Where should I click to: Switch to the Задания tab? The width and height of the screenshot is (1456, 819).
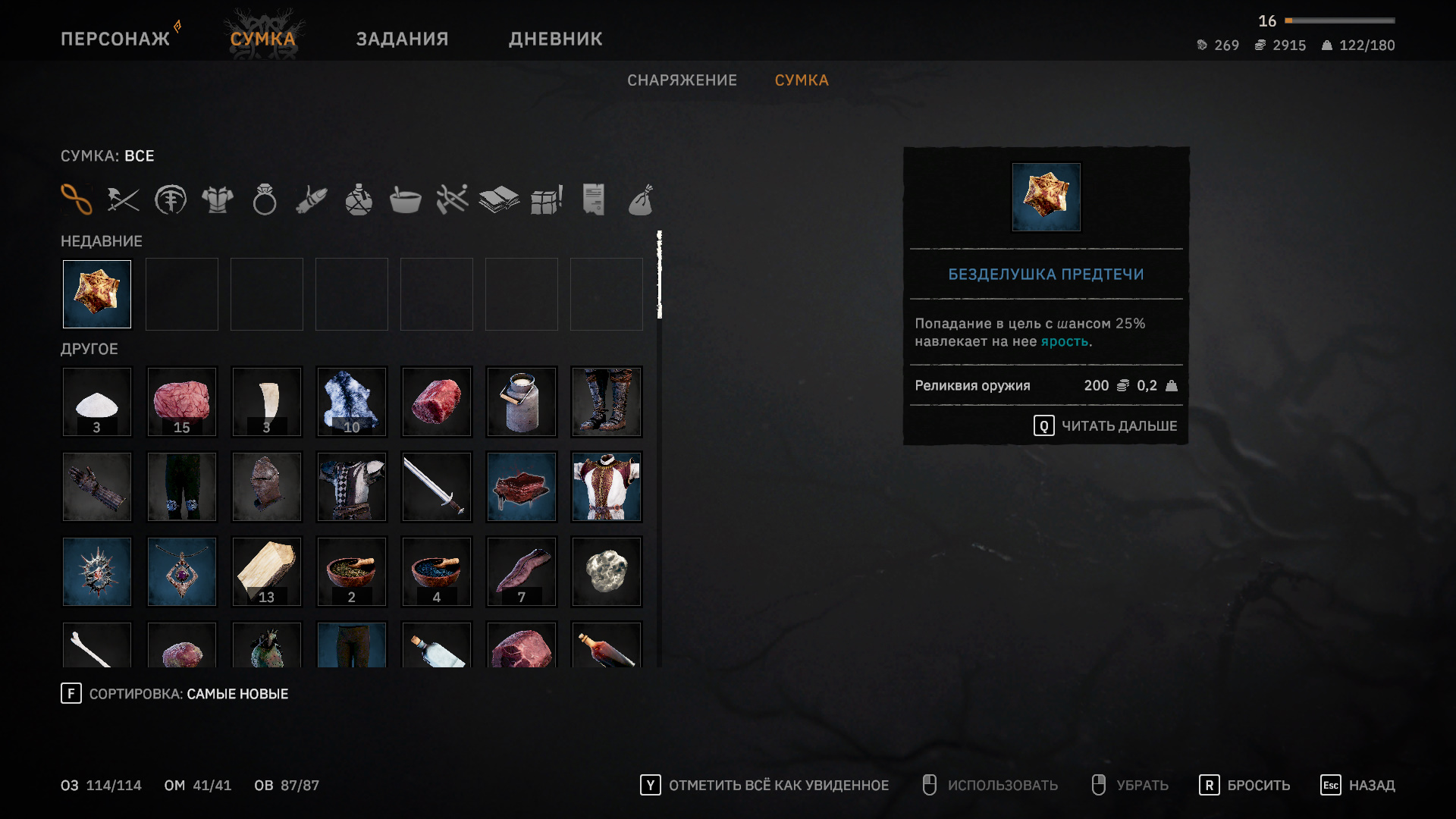[x=402, y=39]
